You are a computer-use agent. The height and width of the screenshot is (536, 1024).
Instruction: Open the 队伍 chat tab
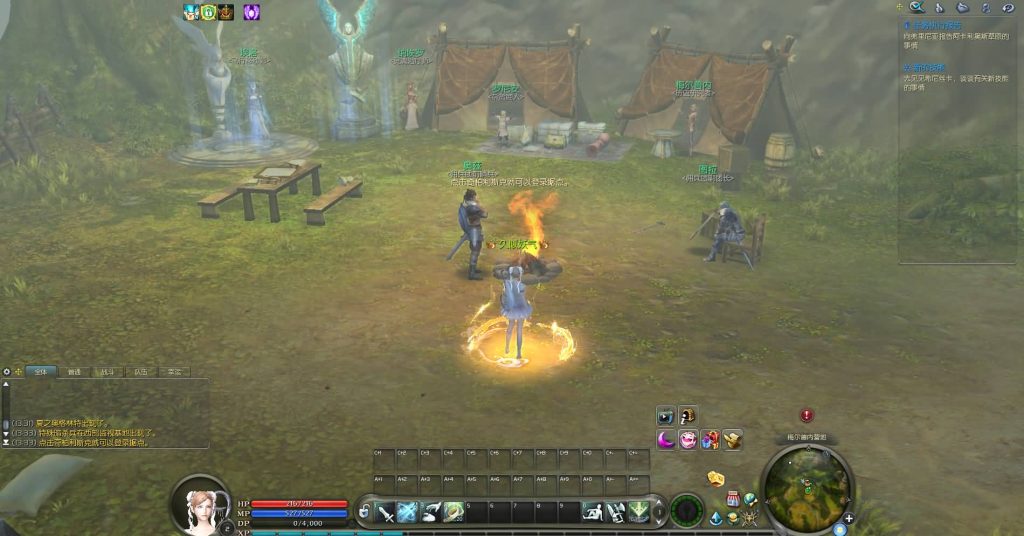click(141, 372)
